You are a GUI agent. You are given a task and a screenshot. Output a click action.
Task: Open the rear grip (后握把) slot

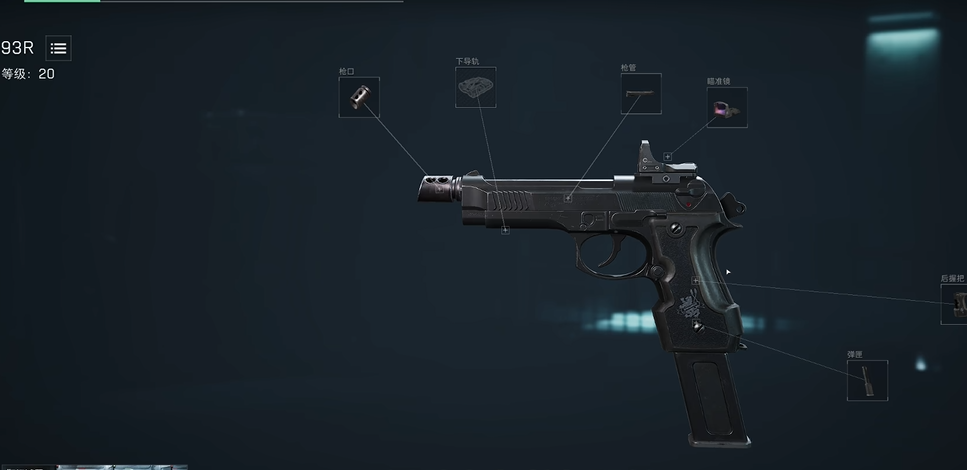coord(956,304)
